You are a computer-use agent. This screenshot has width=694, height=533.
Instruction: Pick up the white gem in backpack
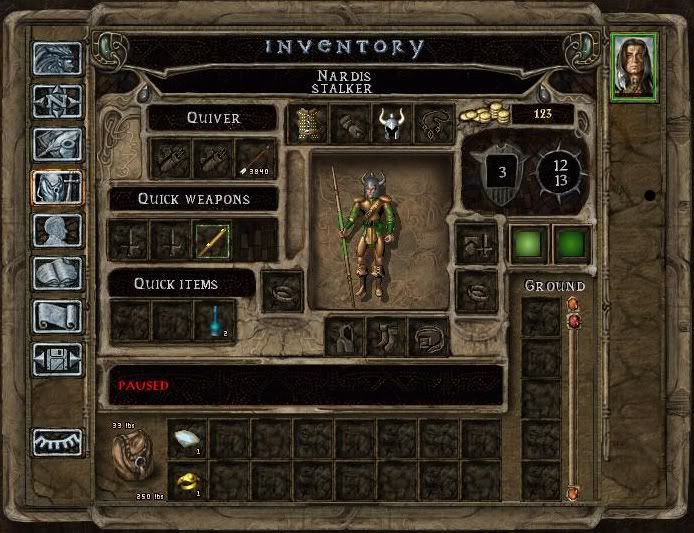coord(187,437)
